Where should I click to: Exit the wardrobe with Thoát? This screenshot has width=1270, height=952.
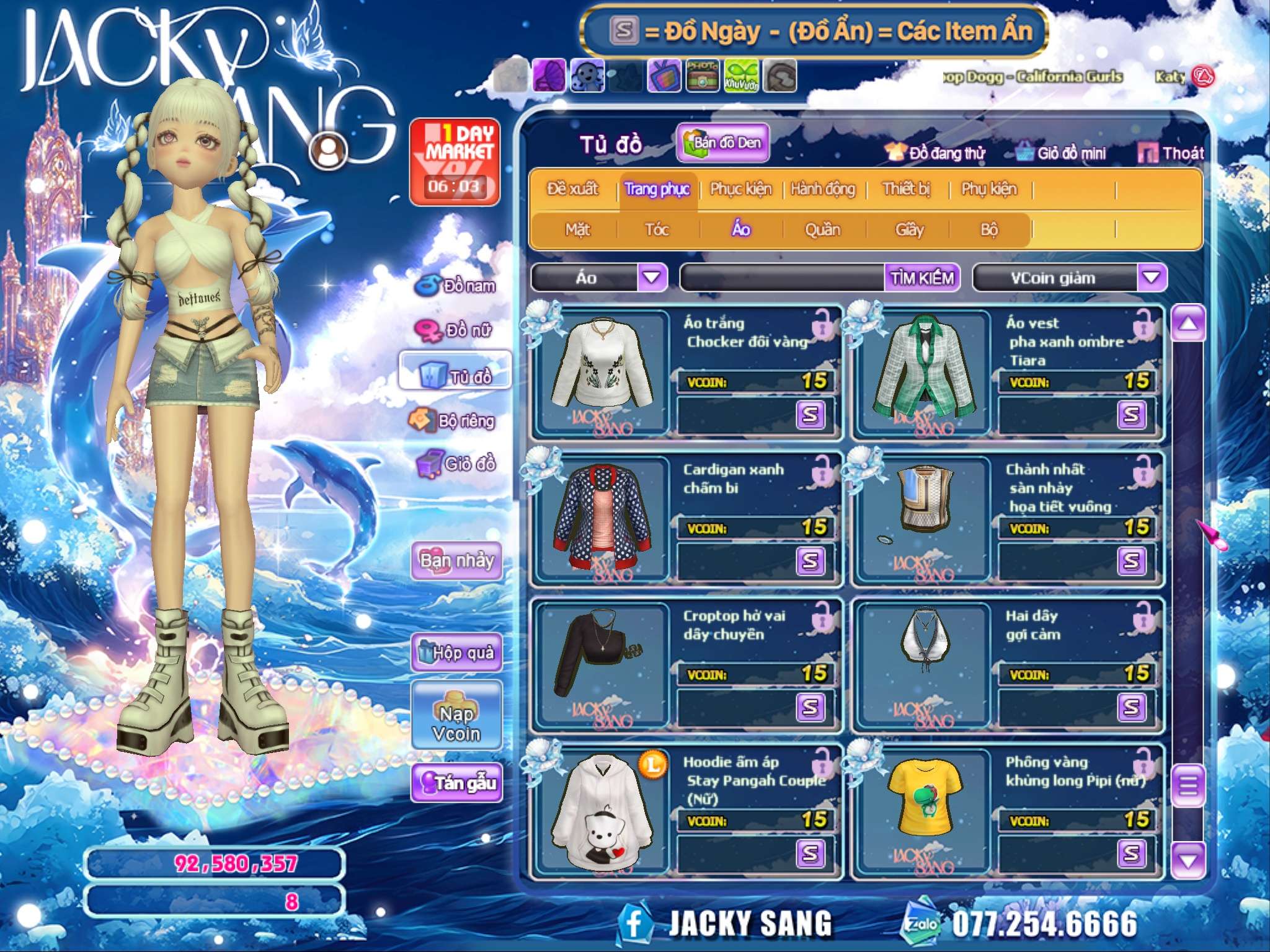[1171, 153]
